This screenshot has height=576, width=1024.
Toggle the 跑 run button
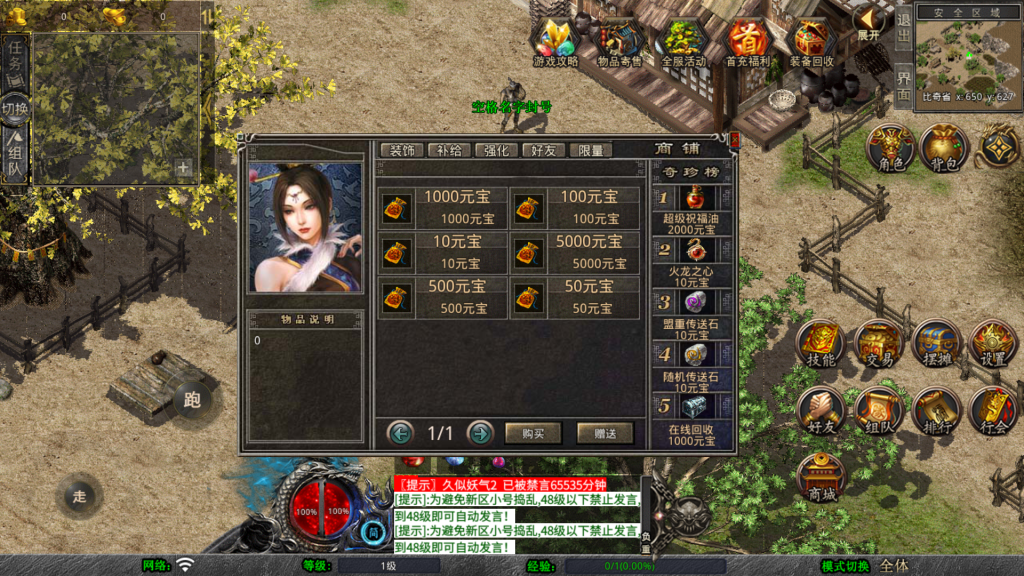pos(192,400)
